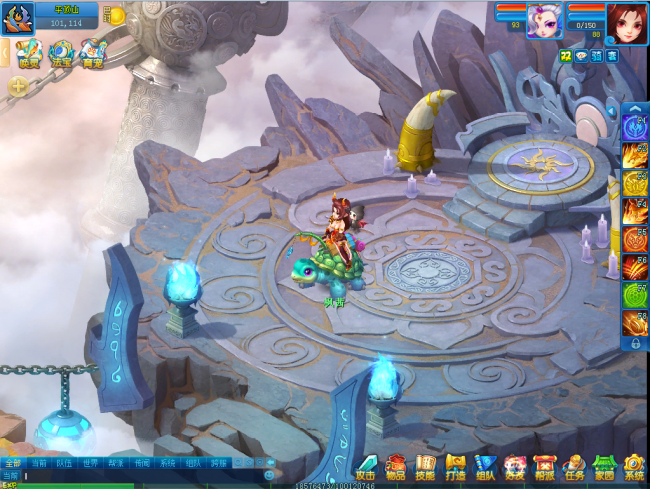
Task: Open the 帮派 (Guild) panel
Action: [545, 466]
